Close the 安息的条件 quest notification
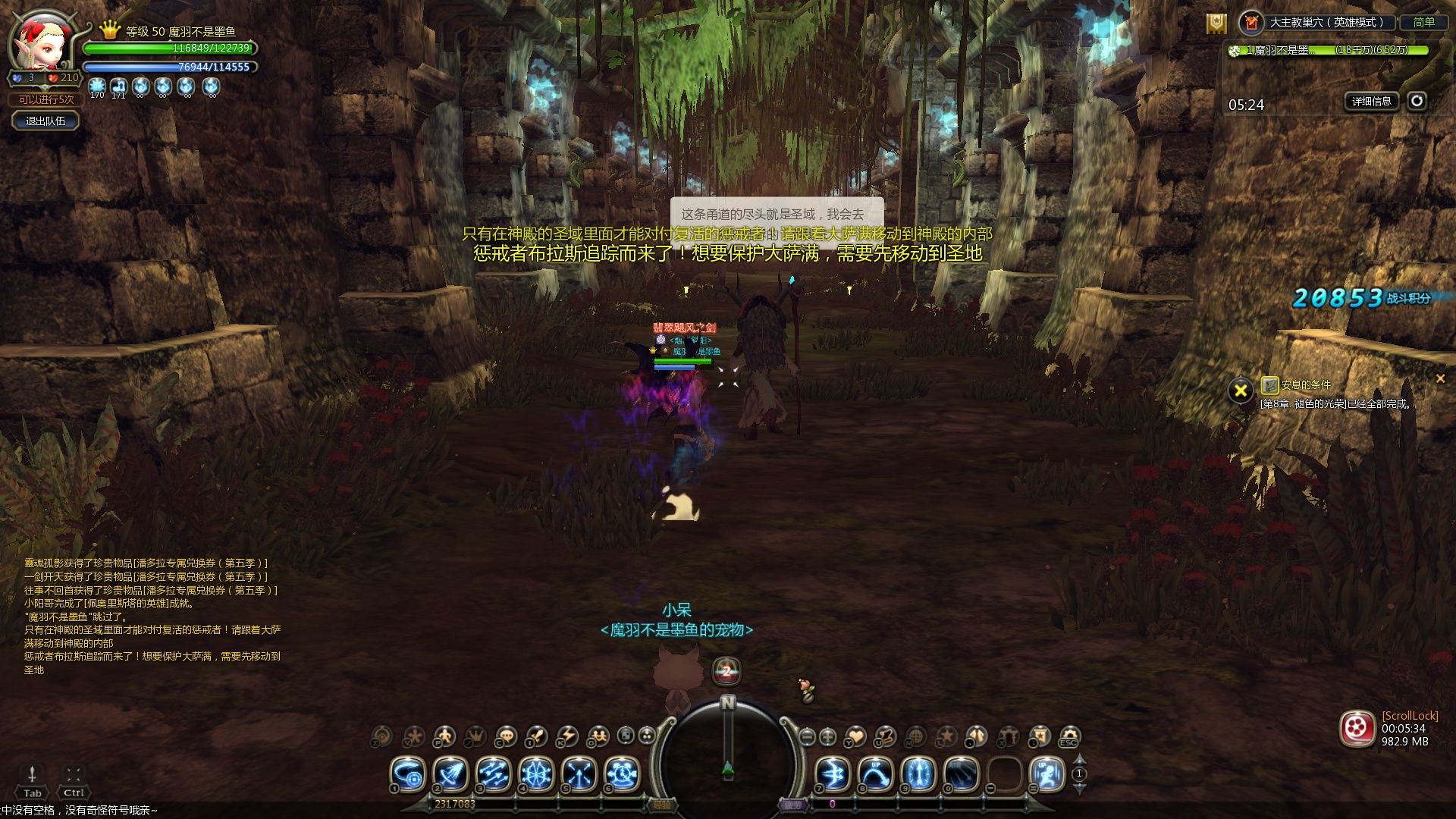The height and width of the screenshot is (819, 1456). (x=1440, y=378)
